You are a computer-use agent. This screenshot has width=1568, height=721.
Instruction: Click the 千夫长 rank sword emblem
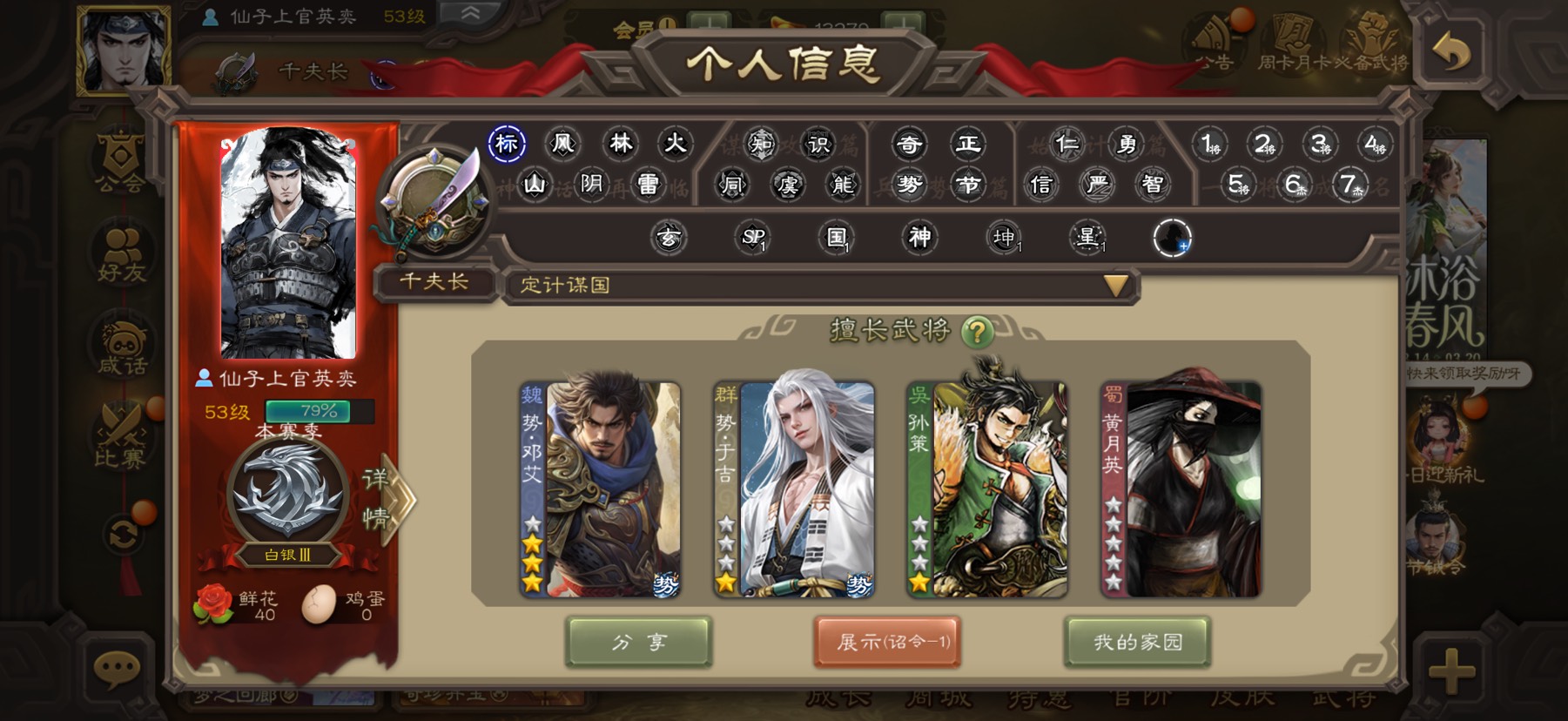[x=433, y=202]
